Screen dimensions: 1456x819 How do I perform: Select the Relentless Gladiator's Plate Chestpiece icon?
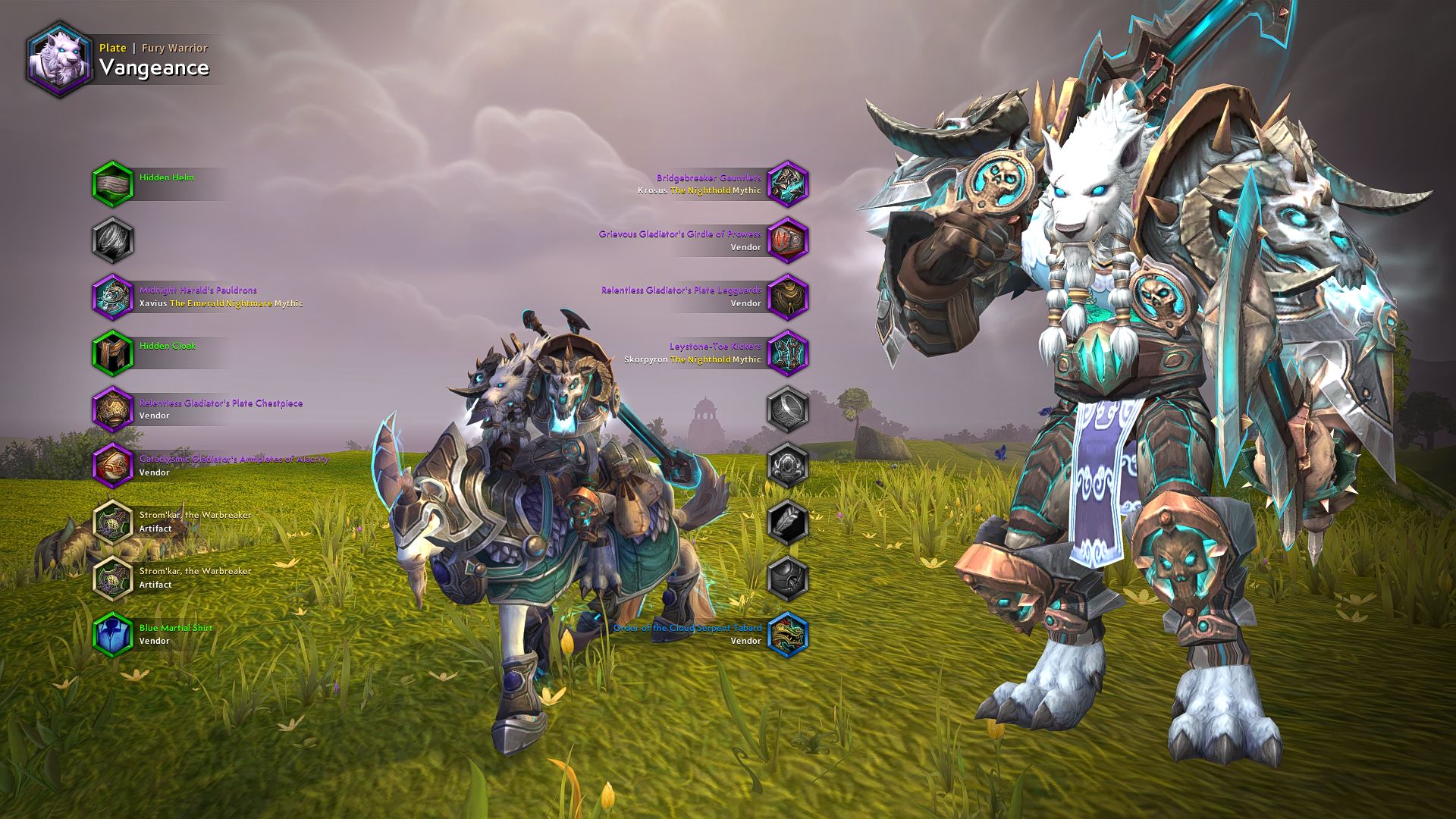[115, 408]
